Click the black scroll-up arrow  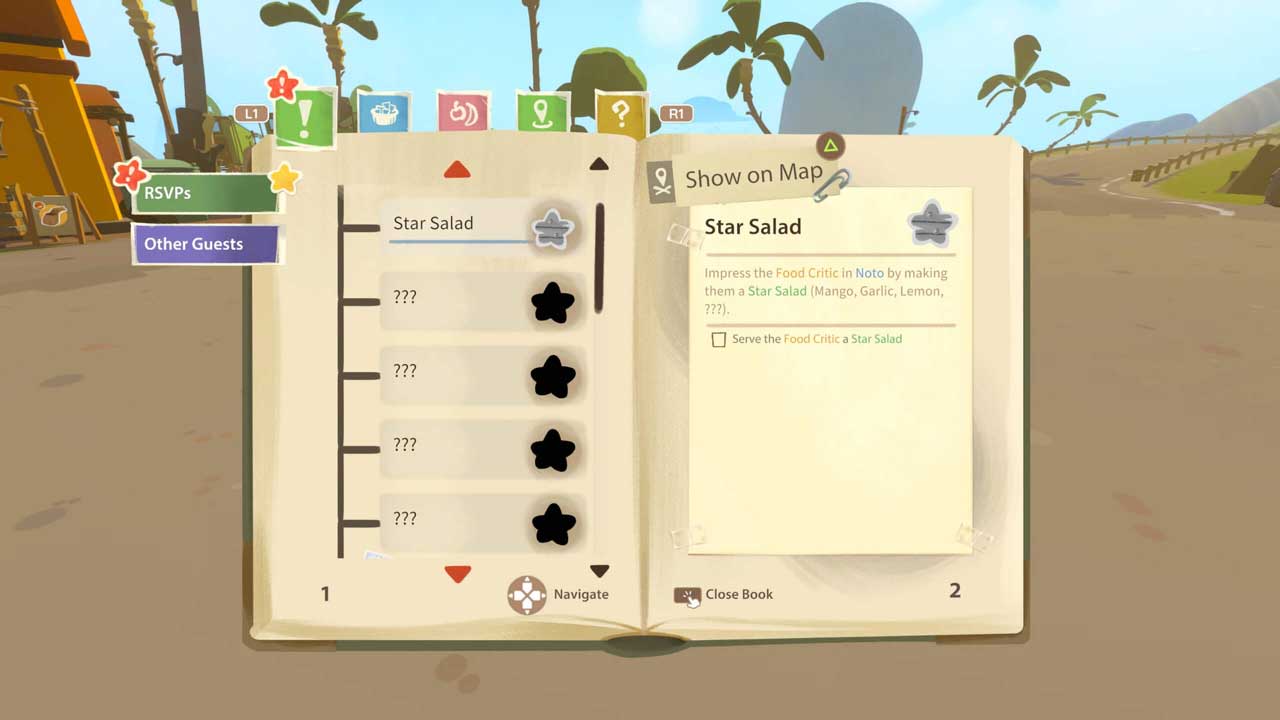(x=599, y=164)
